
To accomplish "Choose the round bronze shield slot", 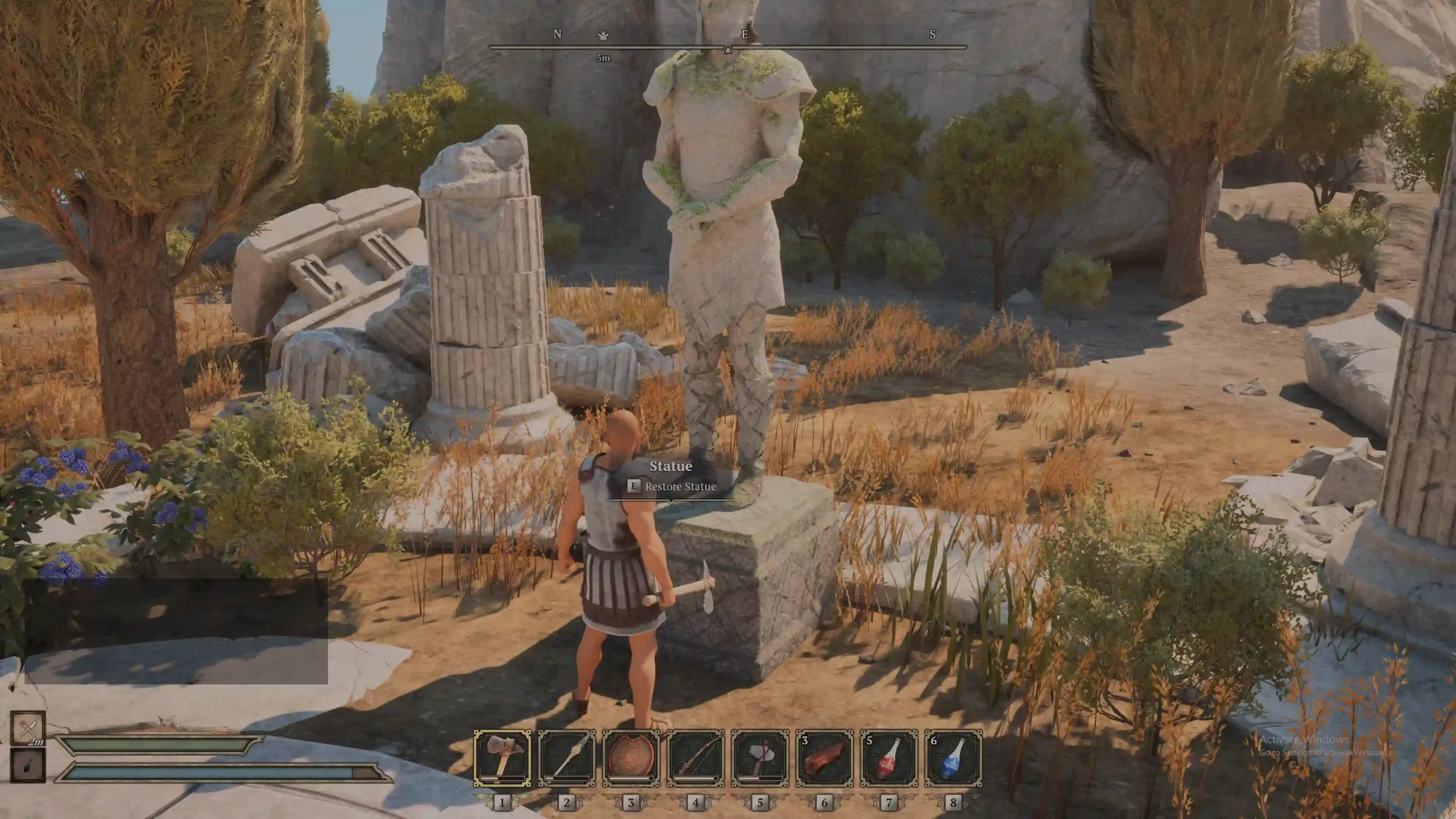I will click(631, 758).
